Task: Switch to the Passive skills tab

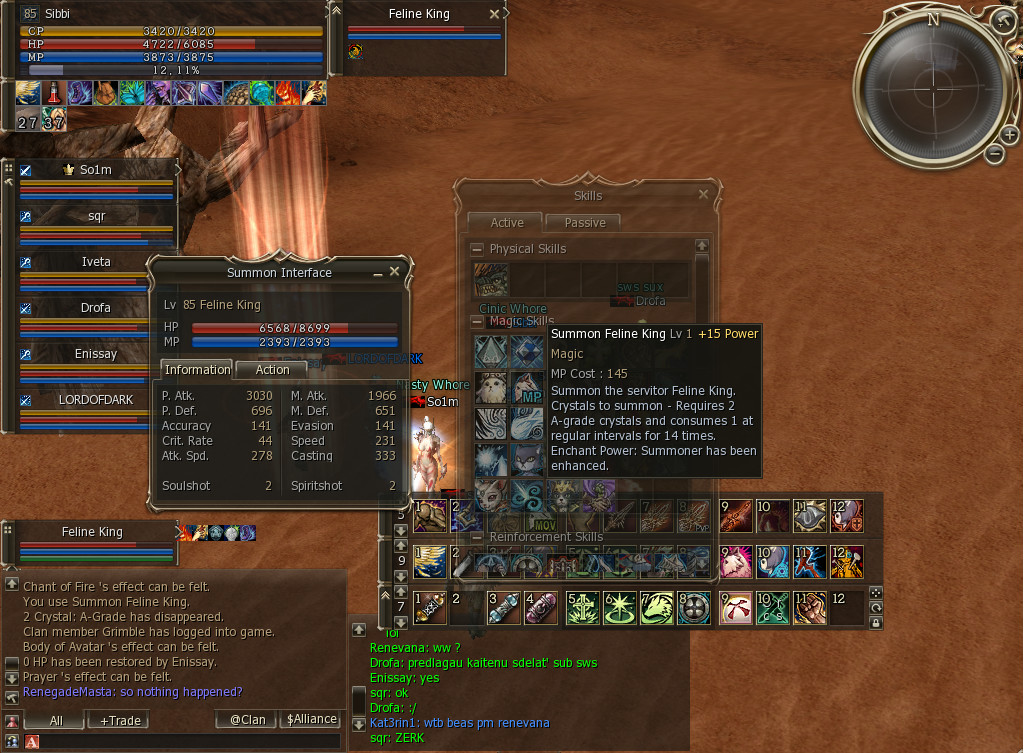Action: click(x=584, y=222)
